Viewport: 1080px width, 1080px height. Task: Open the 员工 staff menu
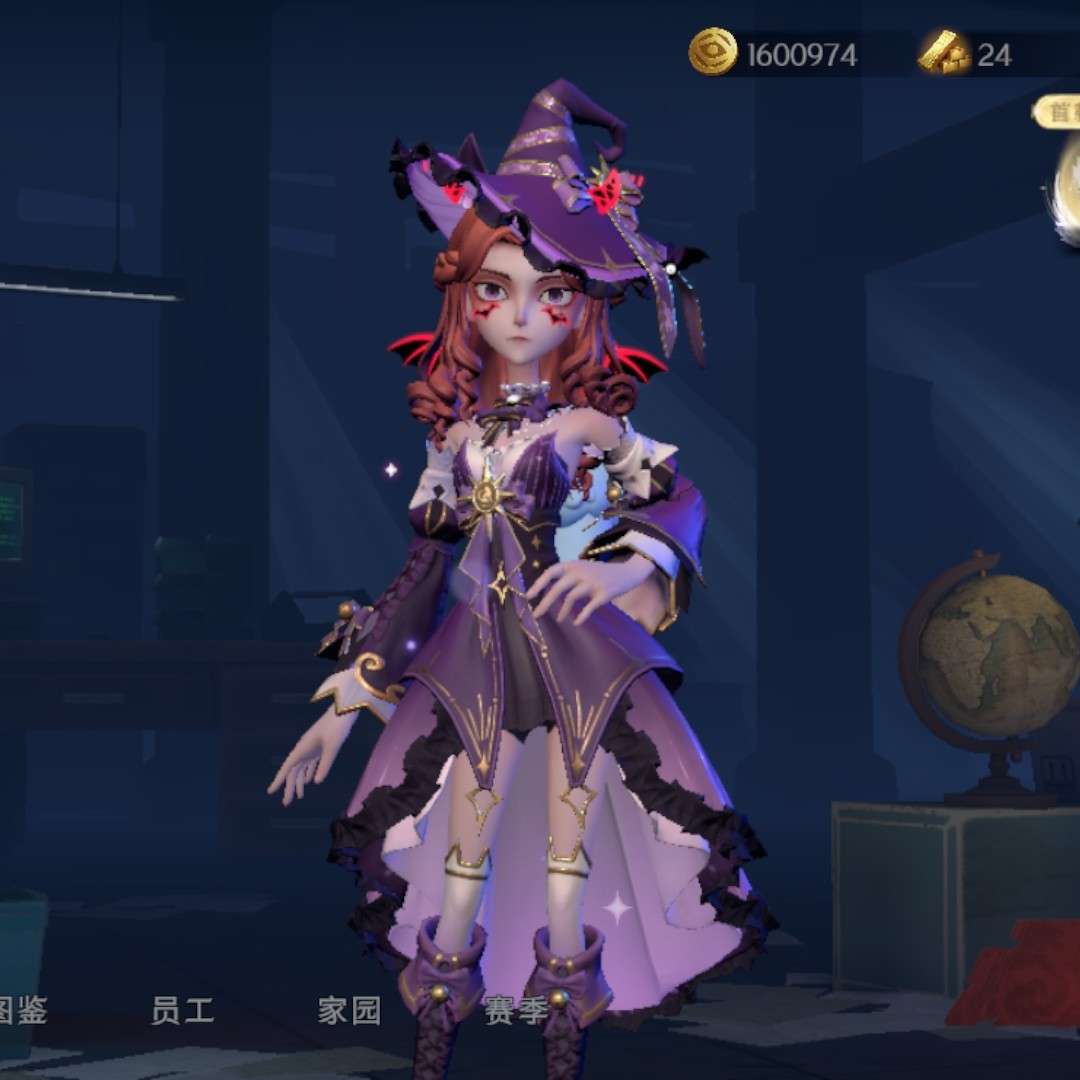(x=182, y=1011)
